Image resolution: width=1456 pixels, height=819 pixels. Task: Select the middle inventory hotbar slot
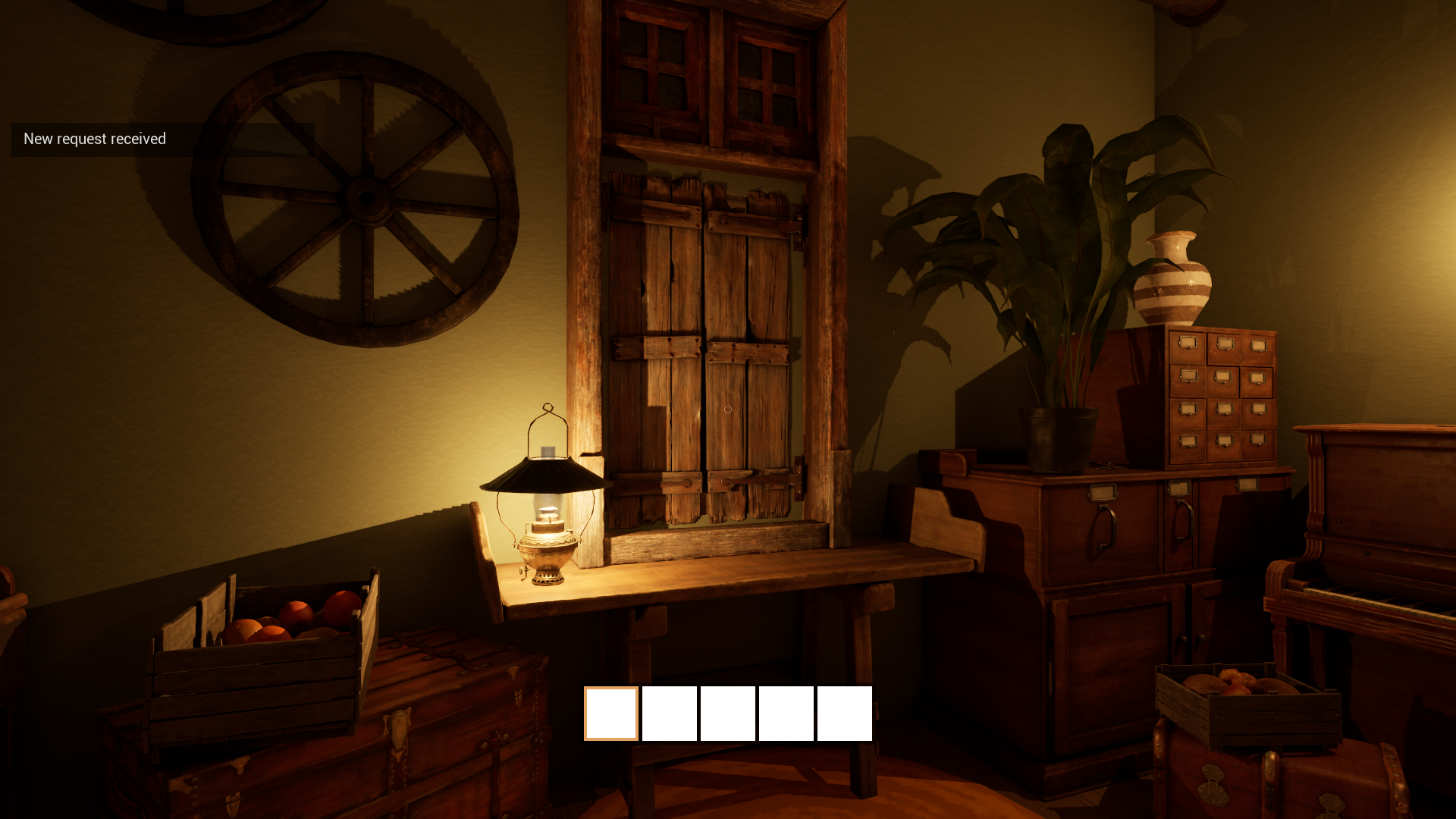[x=727, y=713]
